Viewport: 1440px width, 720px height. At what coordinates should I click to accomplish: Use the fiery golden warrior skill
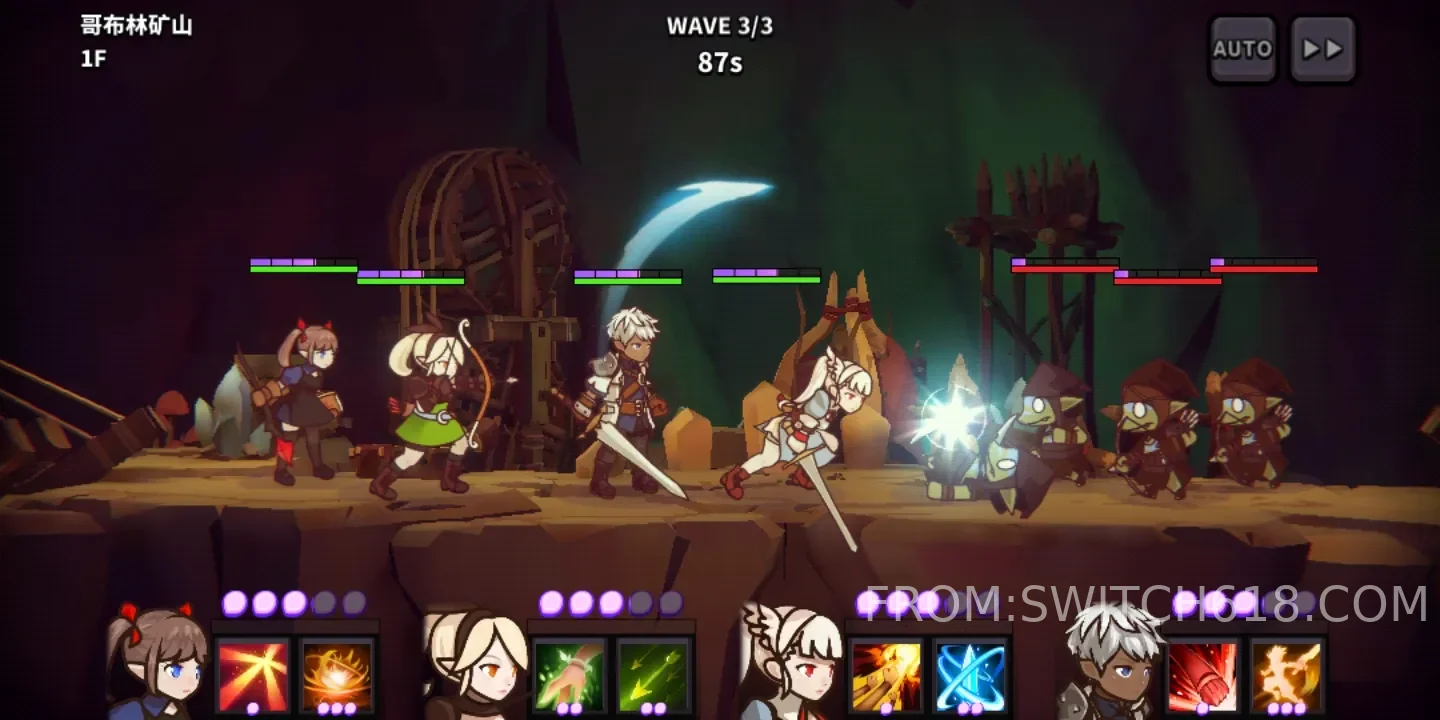coord(1287,676)
